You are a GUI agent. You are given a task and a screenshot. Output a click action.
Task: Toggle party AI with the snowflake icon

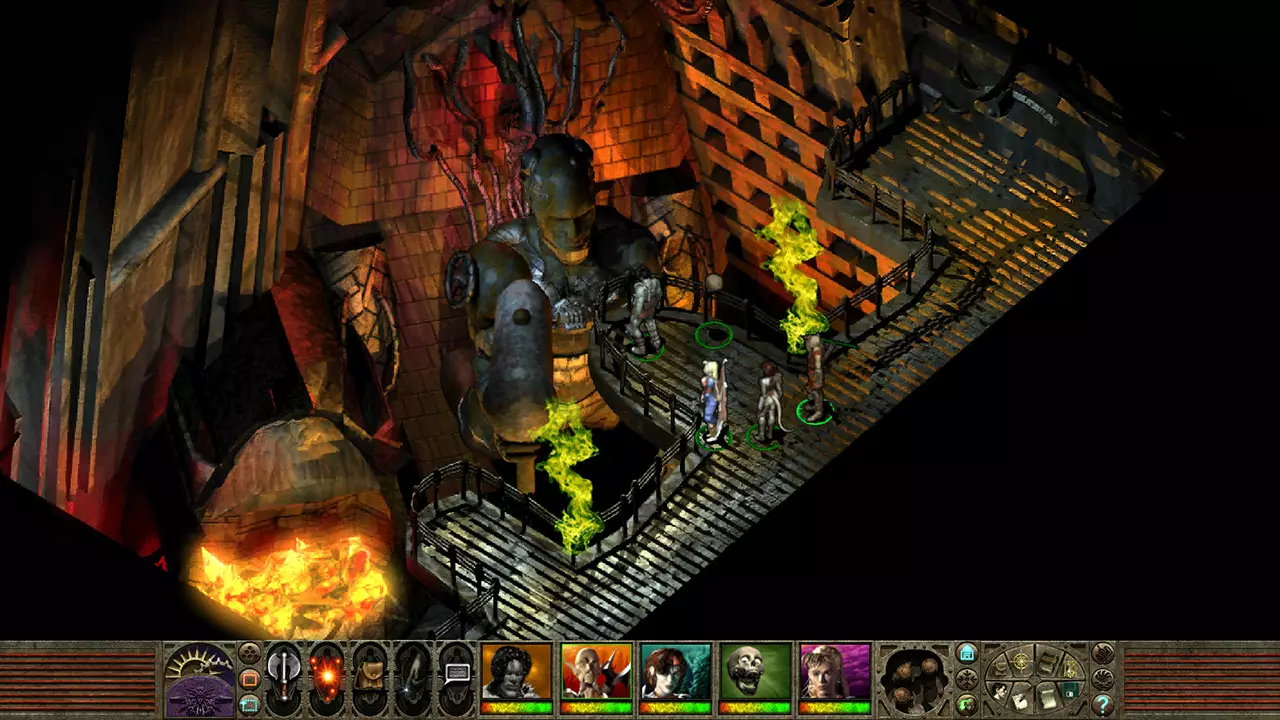(x=968, y=678)
